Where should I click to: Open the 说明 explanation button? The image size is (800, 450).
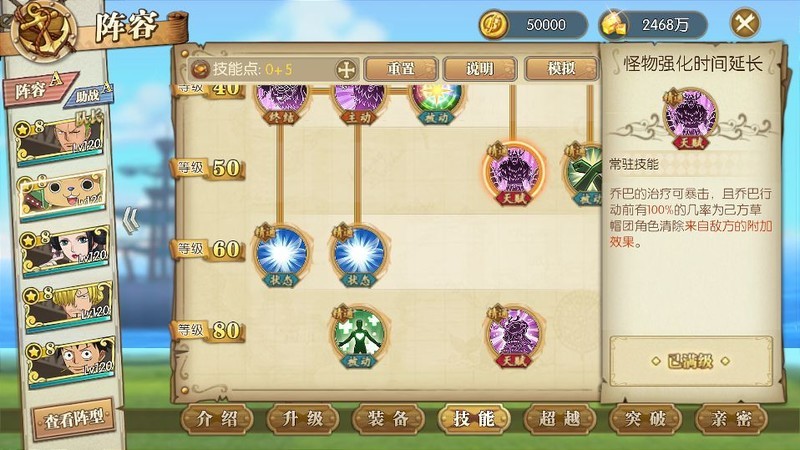point(480,69)
